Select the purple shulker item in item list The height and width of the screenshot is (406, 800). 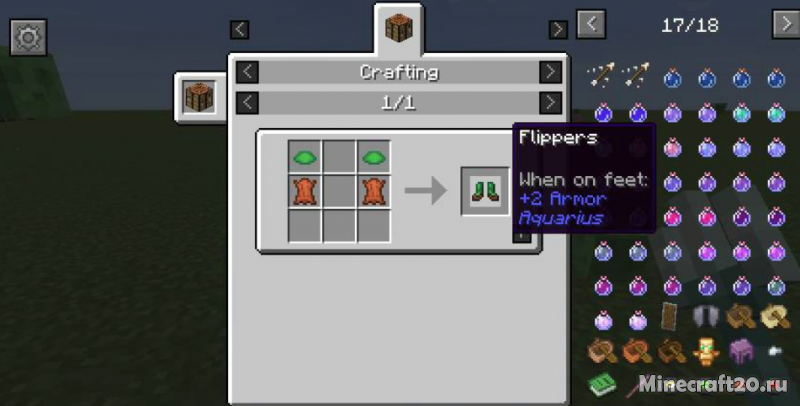point(741,351)
